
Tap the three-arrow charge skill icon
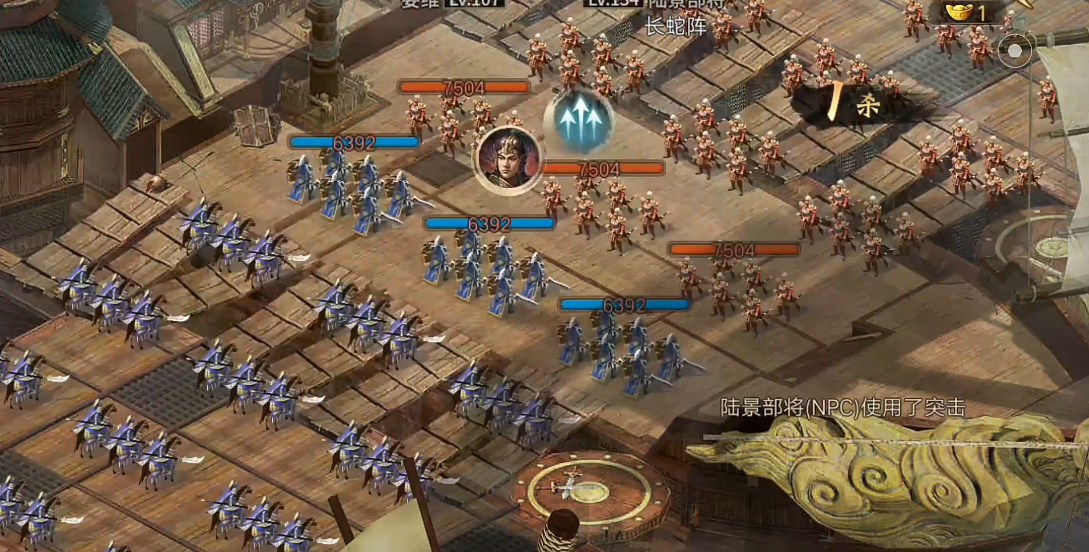point(579,121)
